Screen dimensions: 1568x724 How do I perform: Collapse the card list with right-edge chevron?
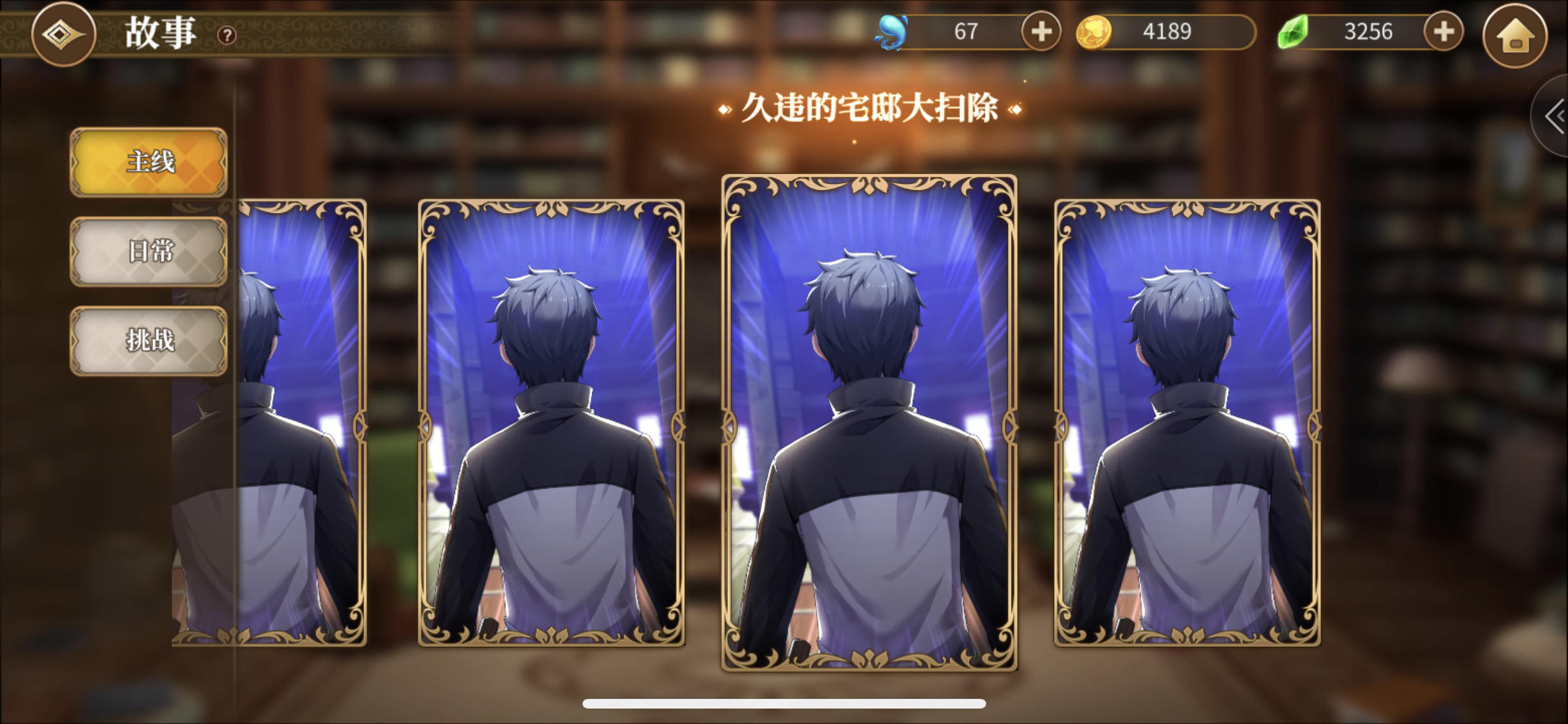coord(1557,116)
